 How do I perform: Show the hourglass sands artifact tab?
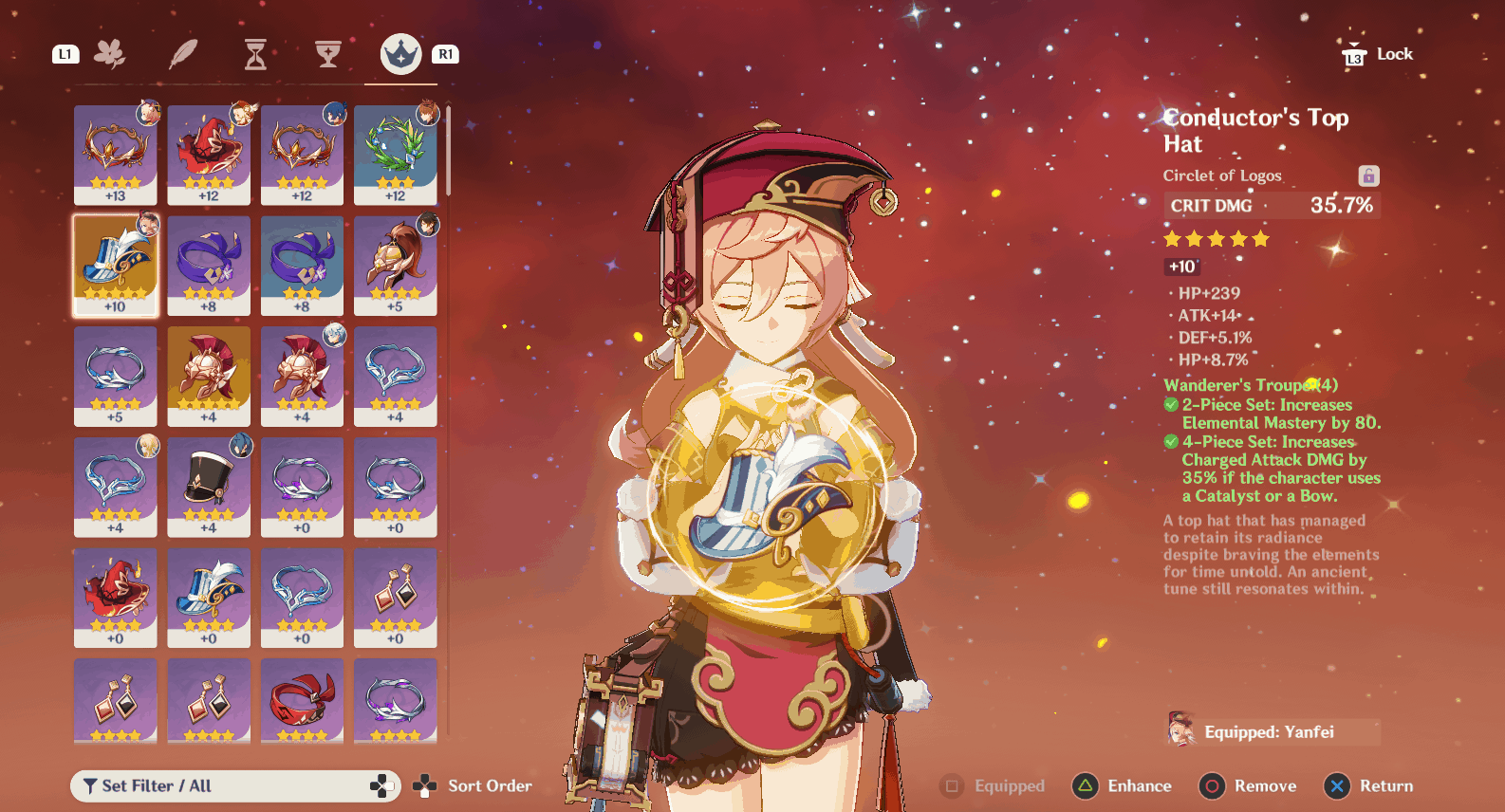(x=255, y=54)
